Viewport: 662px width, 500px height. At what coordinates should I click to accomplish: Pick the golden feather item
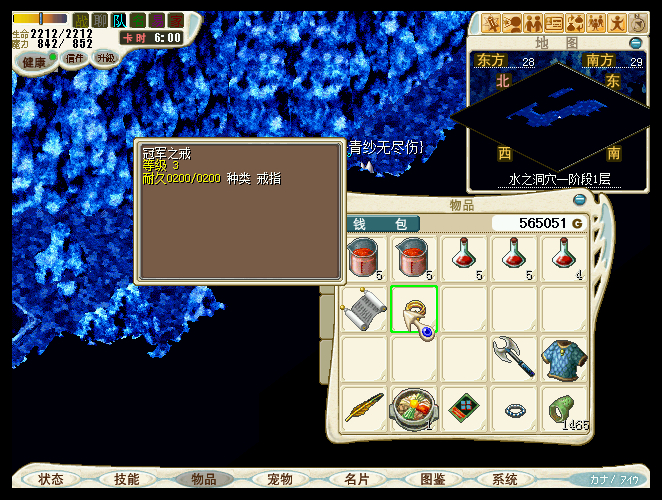click(363, 408)
